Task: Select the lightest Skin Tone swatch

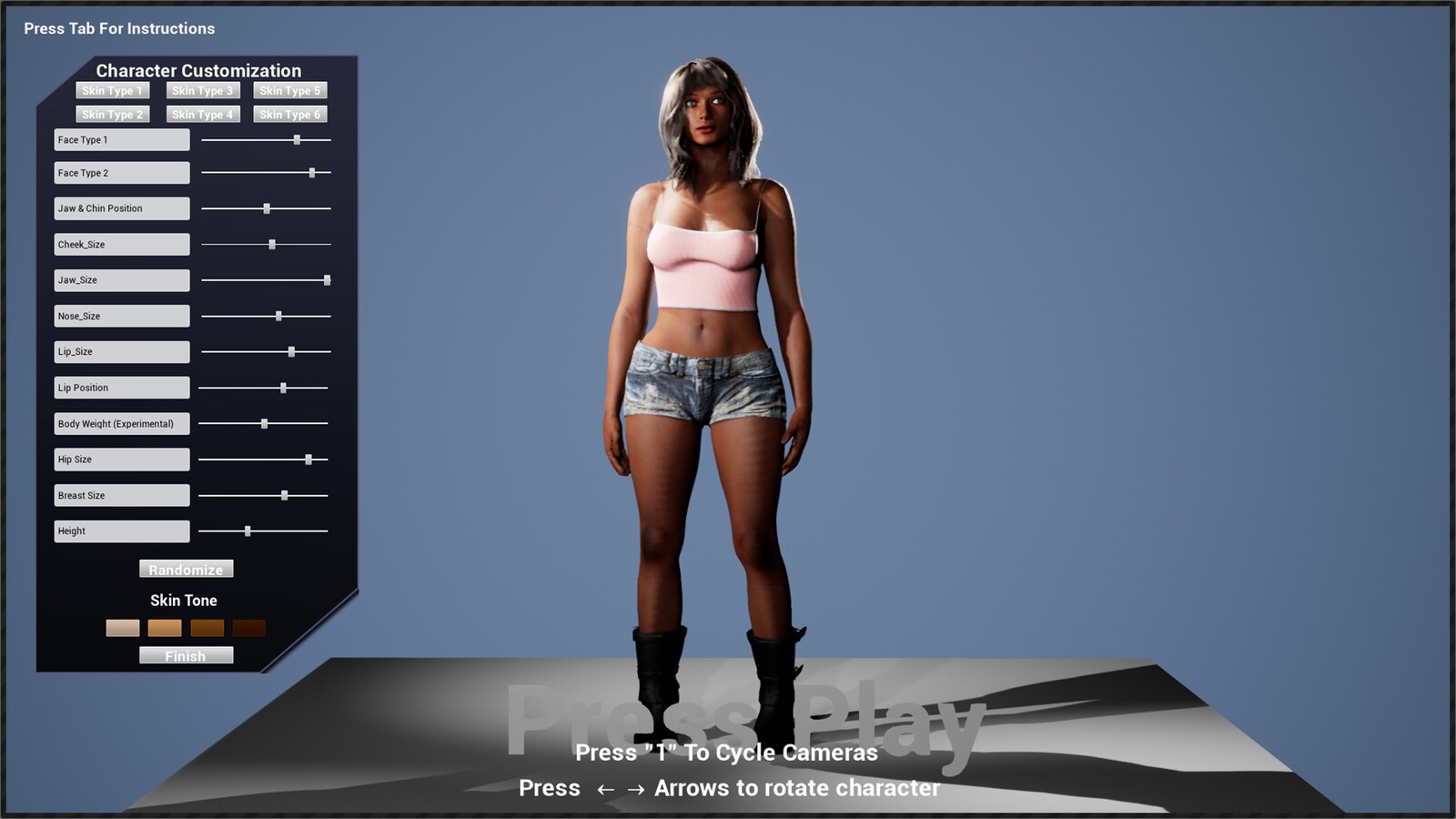Action: click(122, 628)
